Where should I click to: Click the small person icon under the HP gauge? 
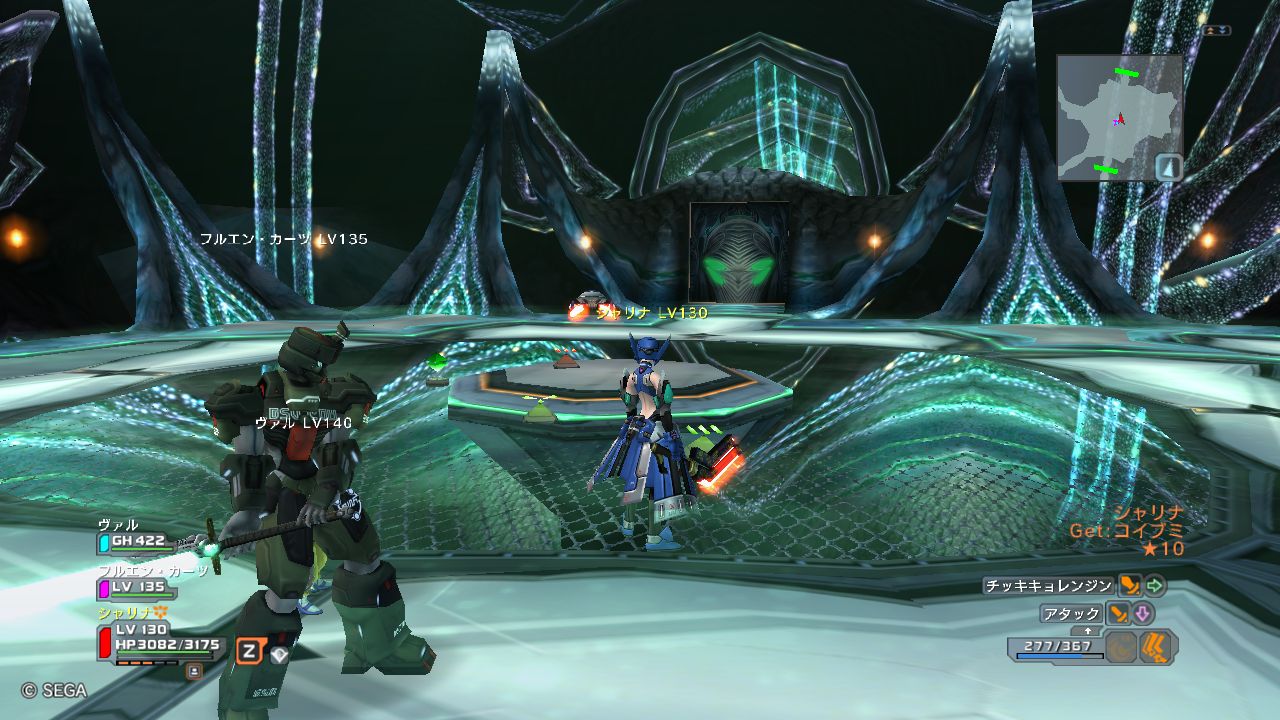point(193,672)
